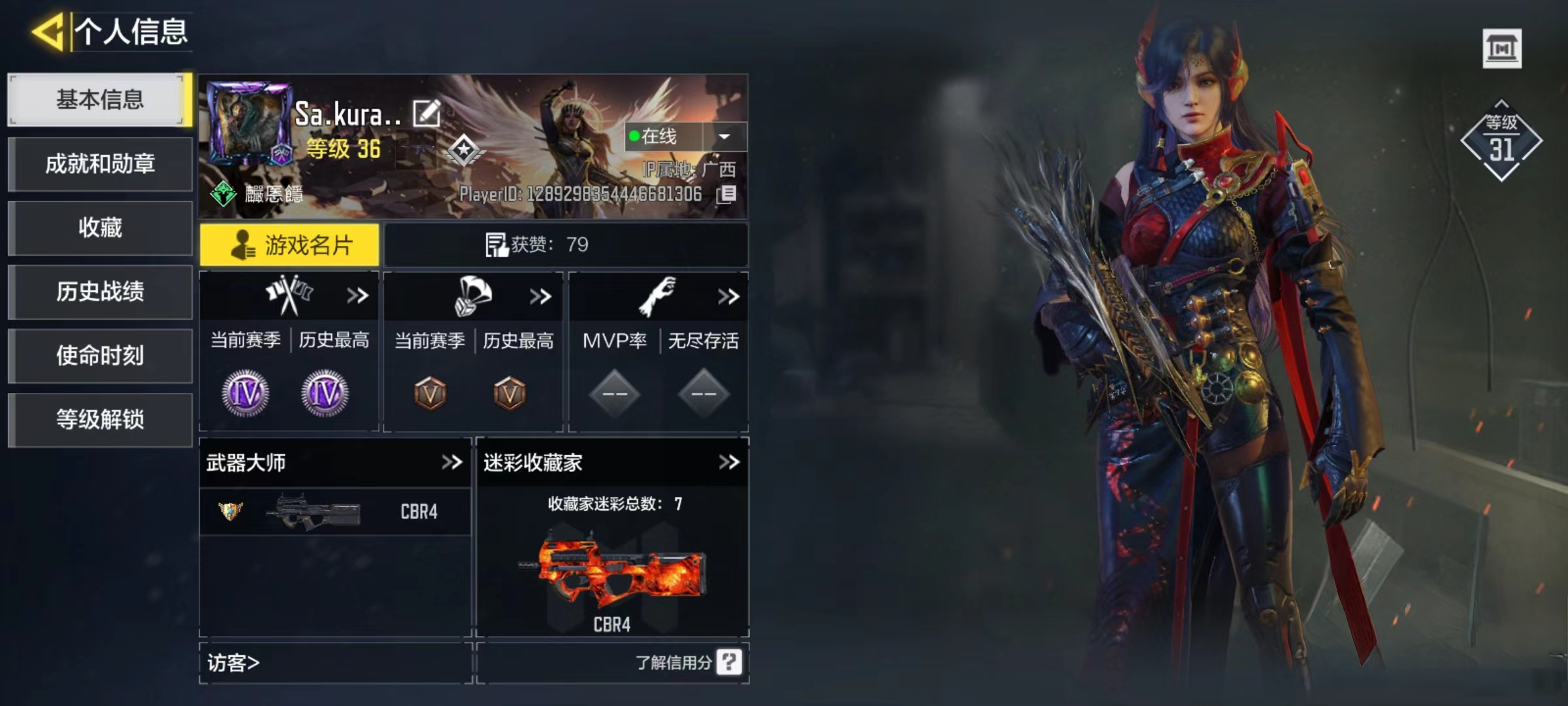This screenshot has height=706, width=1568.
Task: Edit the Sa.kura.. player name
Action: (x=427, y=114)
